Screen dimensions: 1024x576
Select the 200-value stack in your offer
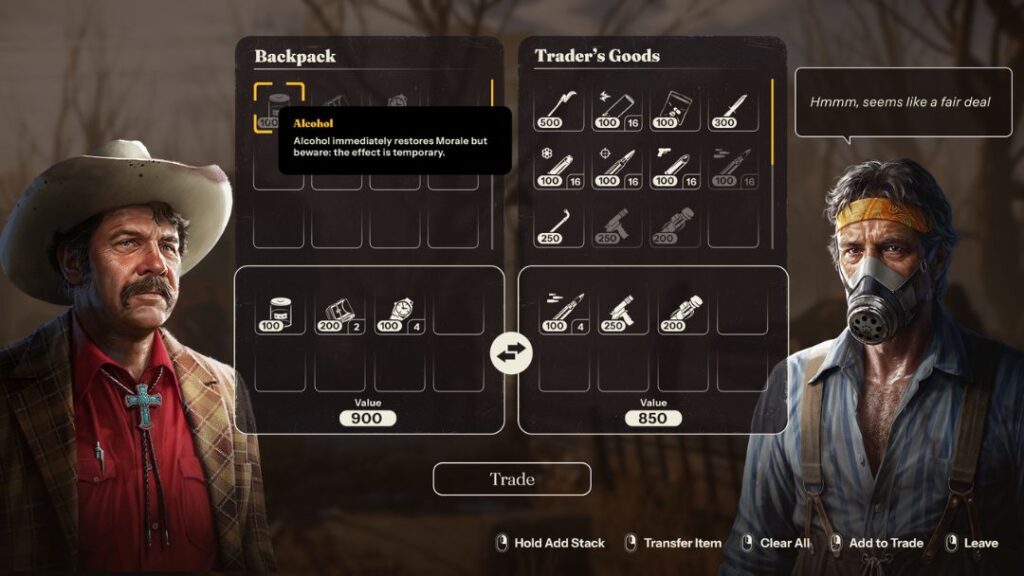pyautogui.click(x=339, y=312)
